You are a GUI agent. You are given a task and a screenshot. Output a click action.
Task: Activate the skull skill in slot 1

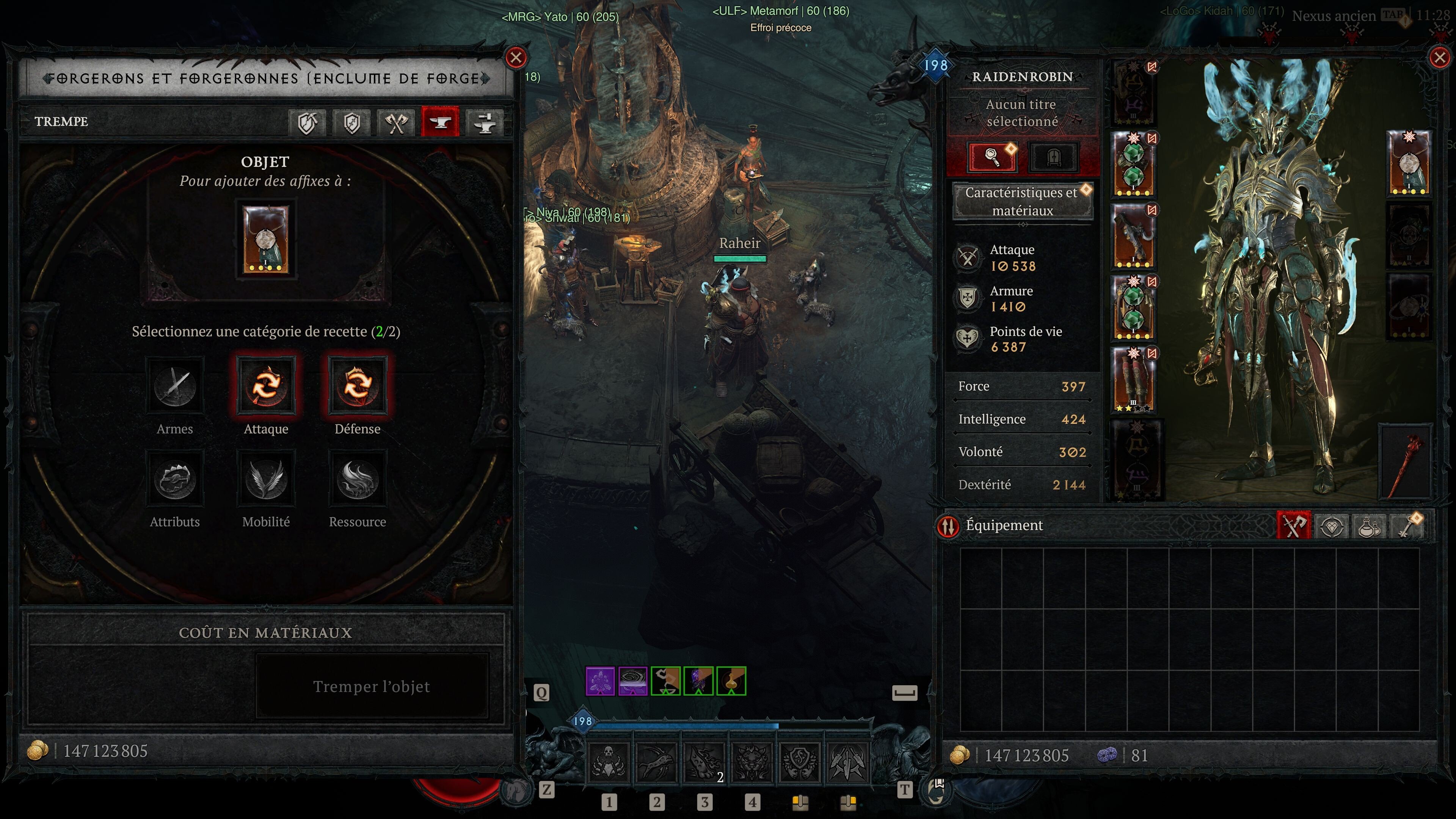coord(609,761)
